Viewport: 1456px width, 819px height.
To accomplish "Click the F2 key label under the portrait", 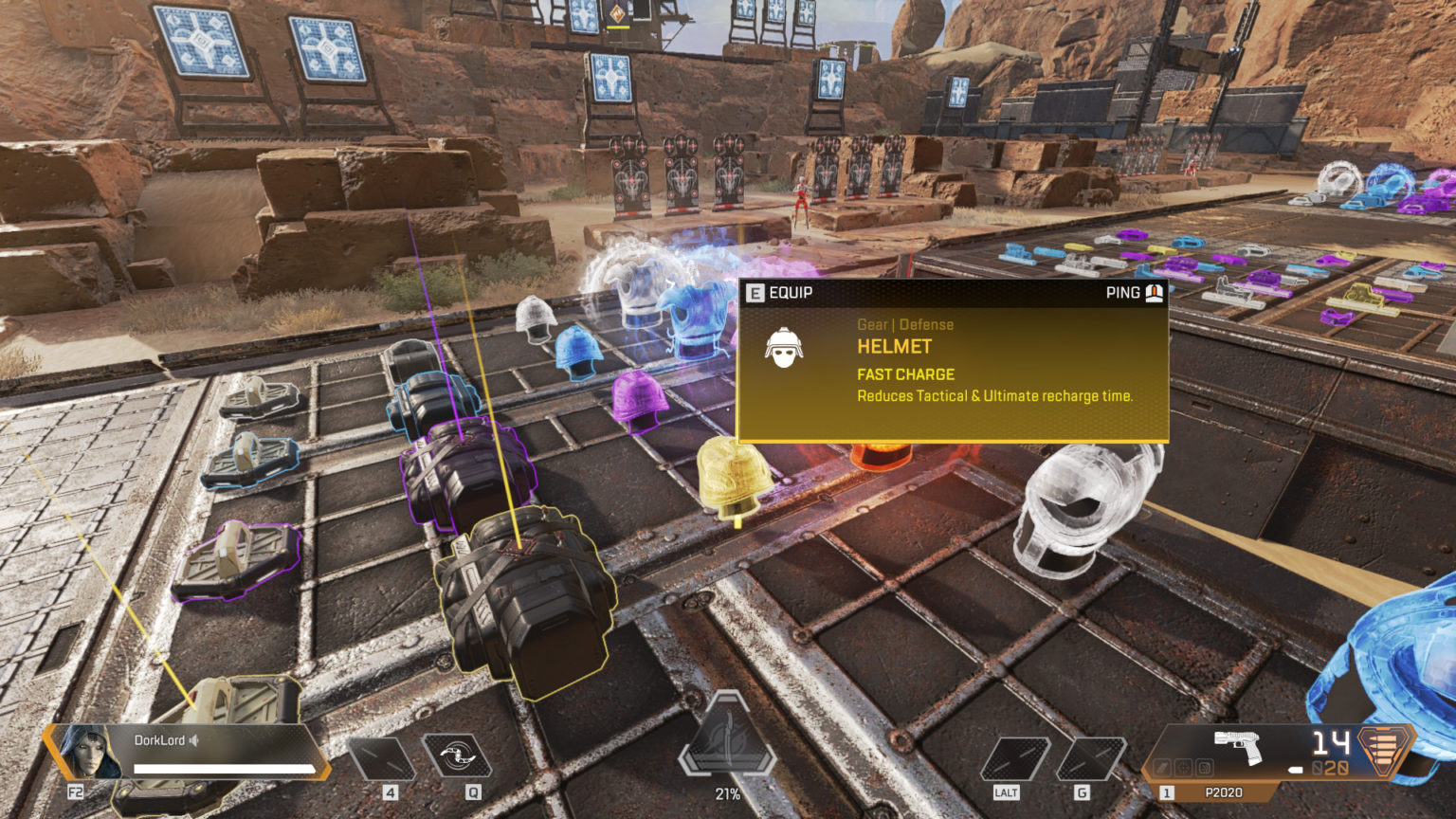I will 76,791.
